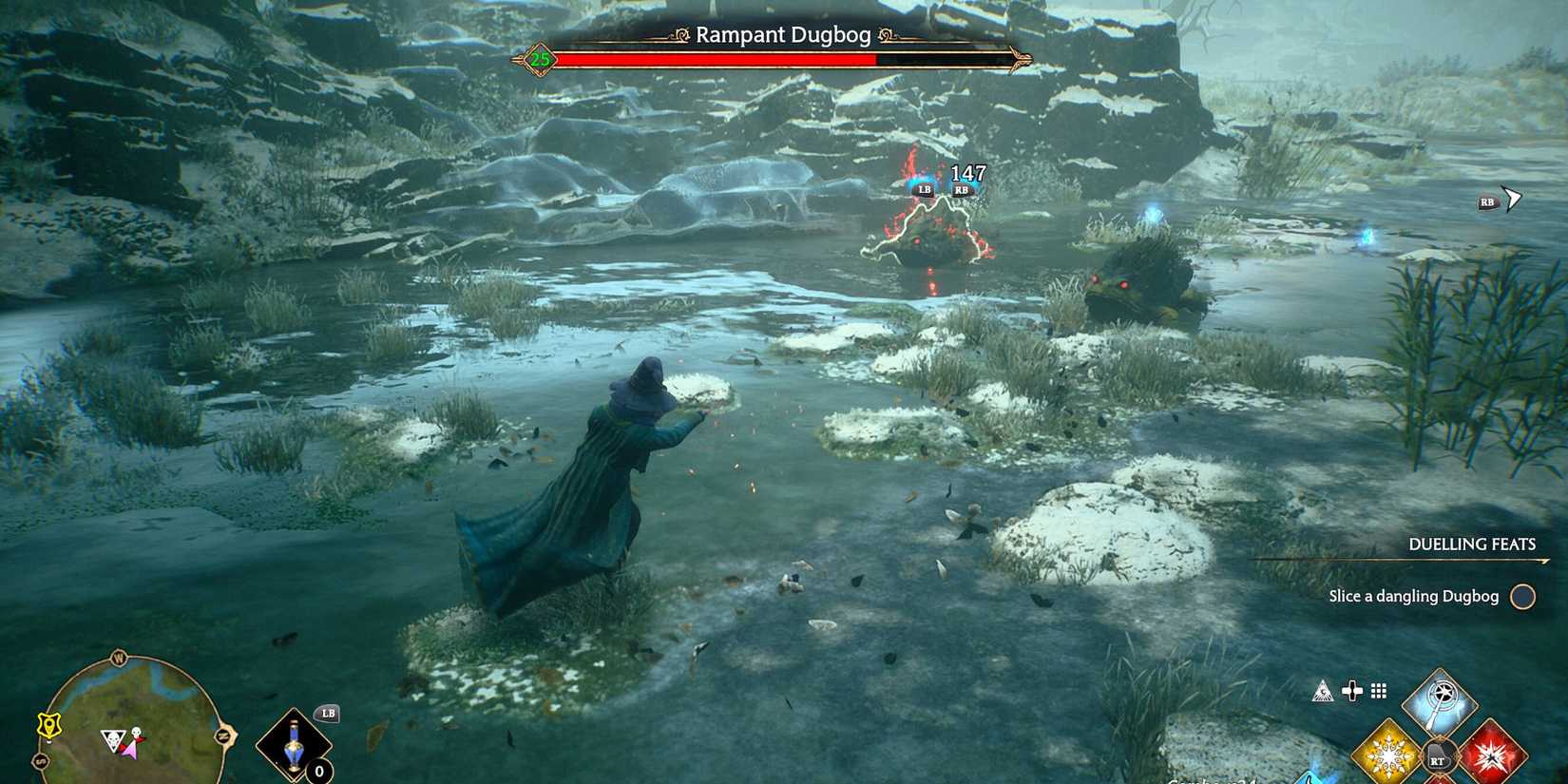Viewport: 1568px width, 784px height.
Task: Click the plus-shaped ancient magic cross icon
Action: 1352,690
